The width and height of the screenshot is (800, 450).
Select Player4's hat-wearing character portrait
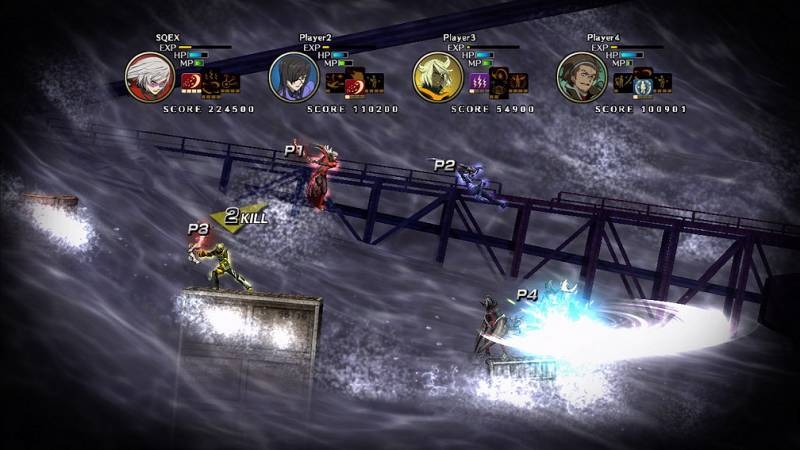coord(582,76)
